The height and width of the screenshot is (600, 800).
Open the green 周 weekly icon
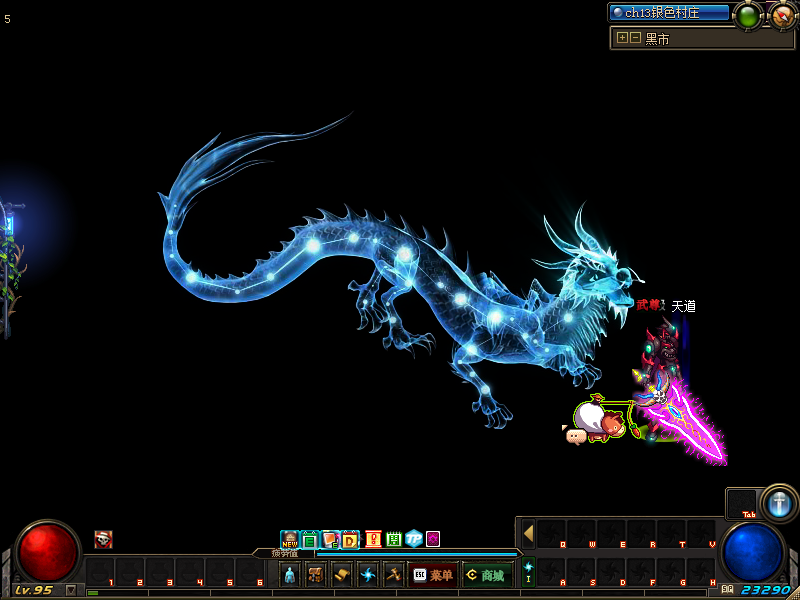393,540
